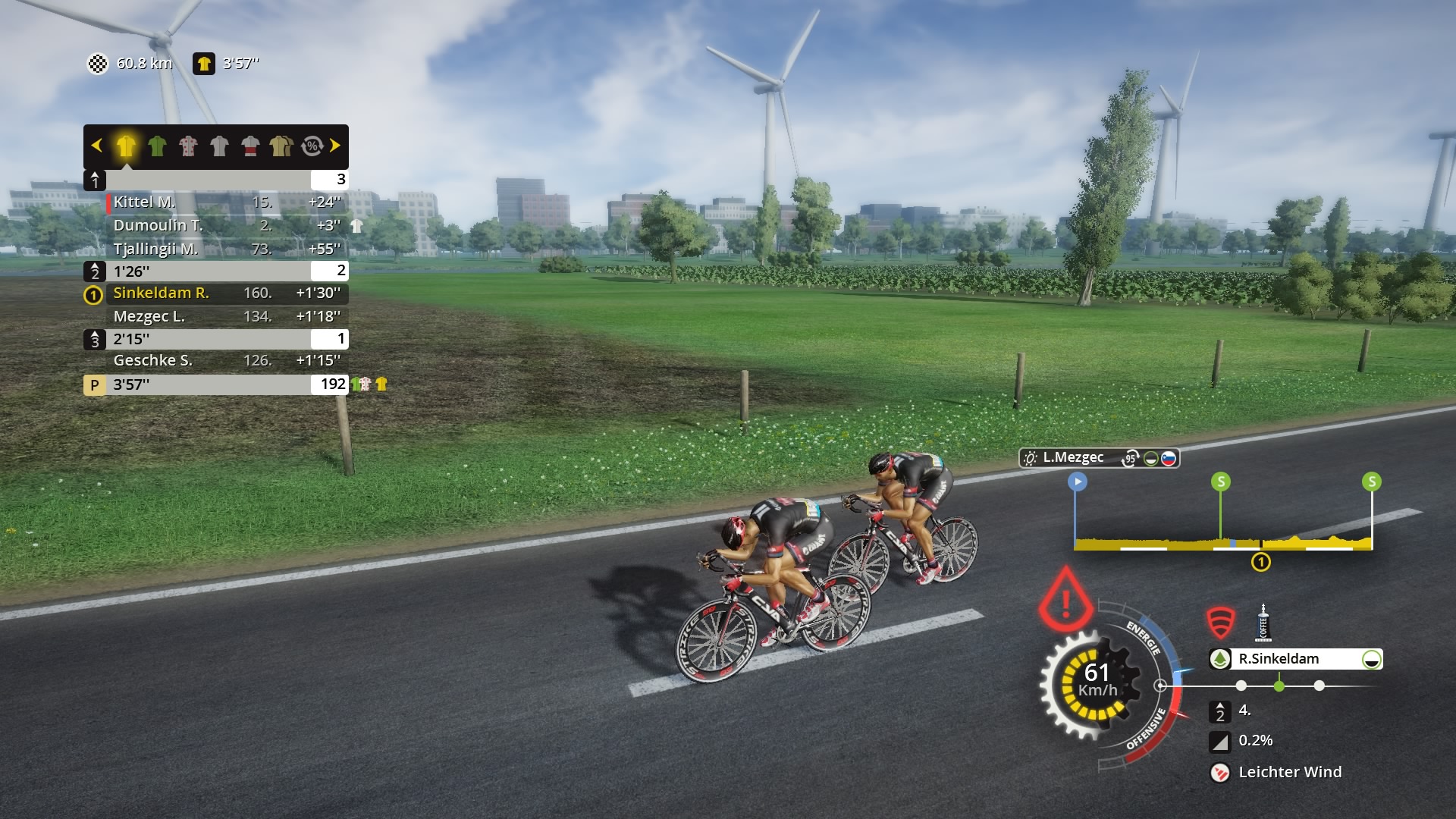This screenshot has height=819, width=1456.
Task: Open the percent cooperation tab
Action: coord(312,146)
